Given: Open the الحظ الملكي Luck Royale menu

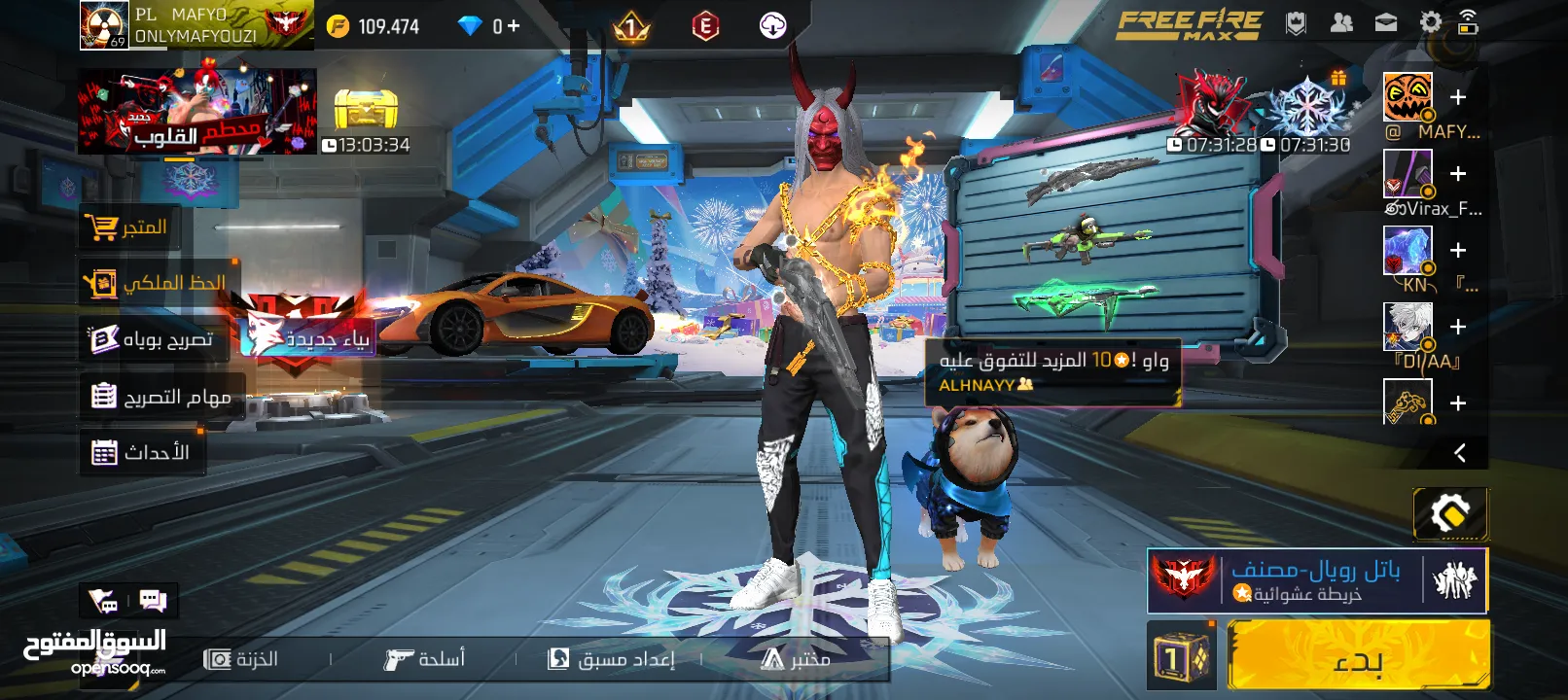Looking at the screenshot, I should 157,283.
